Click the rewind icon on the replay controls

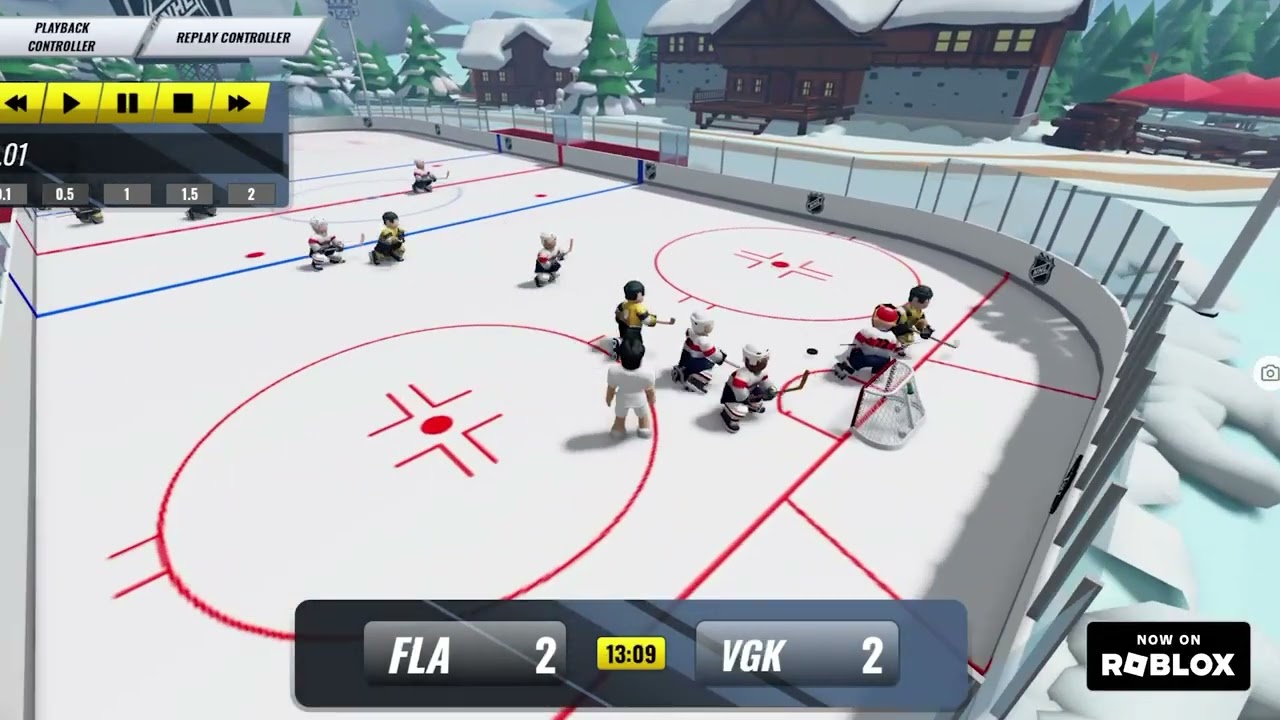pyautogui.click(x=16, y=103)
